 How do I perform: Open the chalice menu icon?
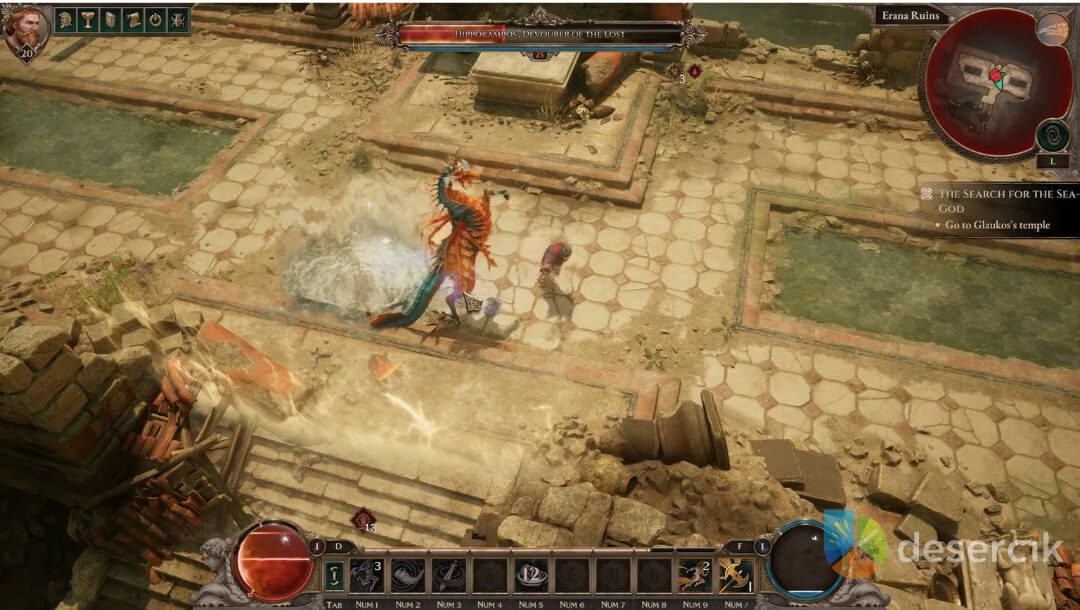coord(88,20)
